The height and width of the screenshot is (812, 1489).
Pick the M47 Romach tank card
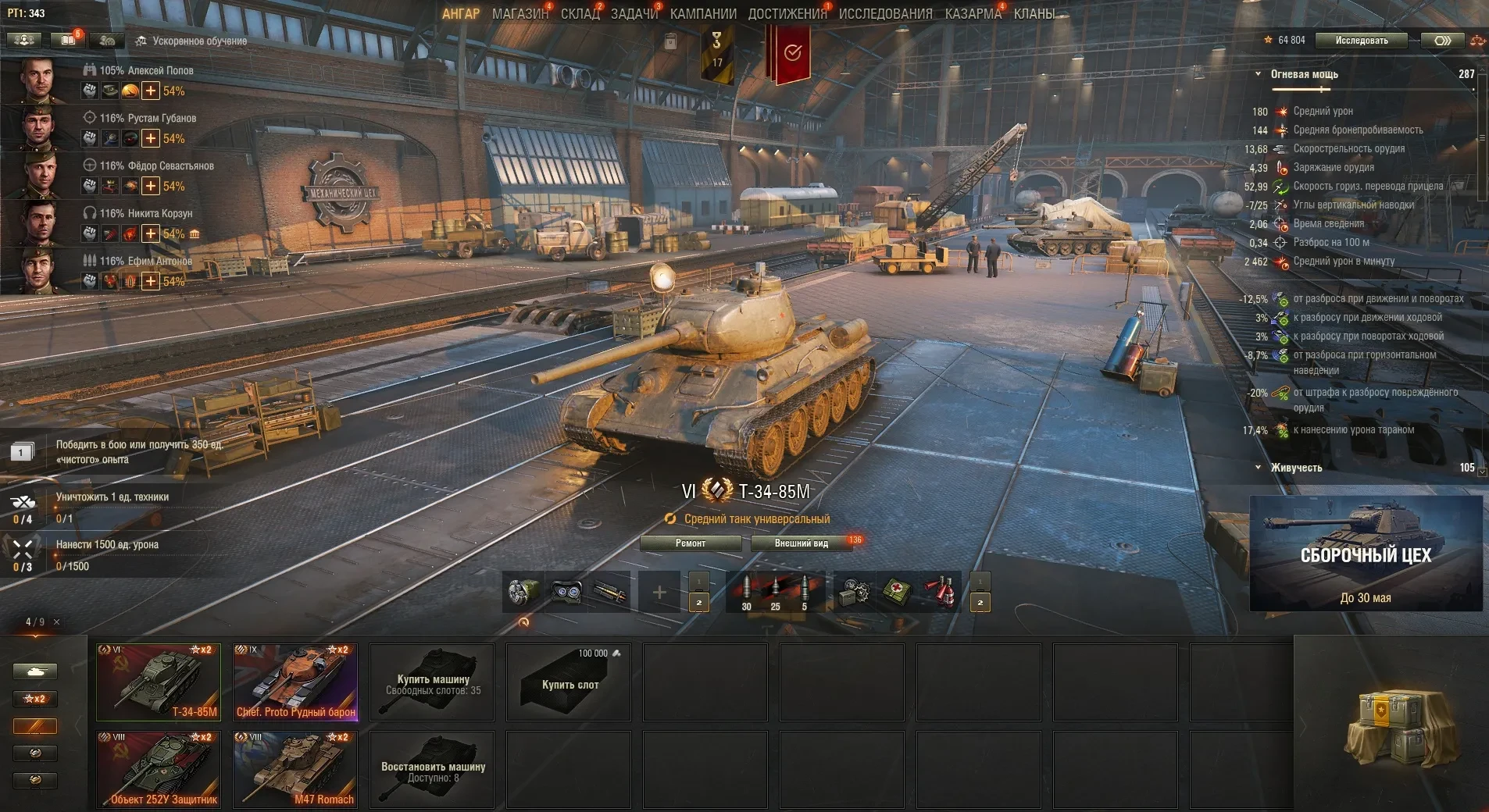click(295, 769)
